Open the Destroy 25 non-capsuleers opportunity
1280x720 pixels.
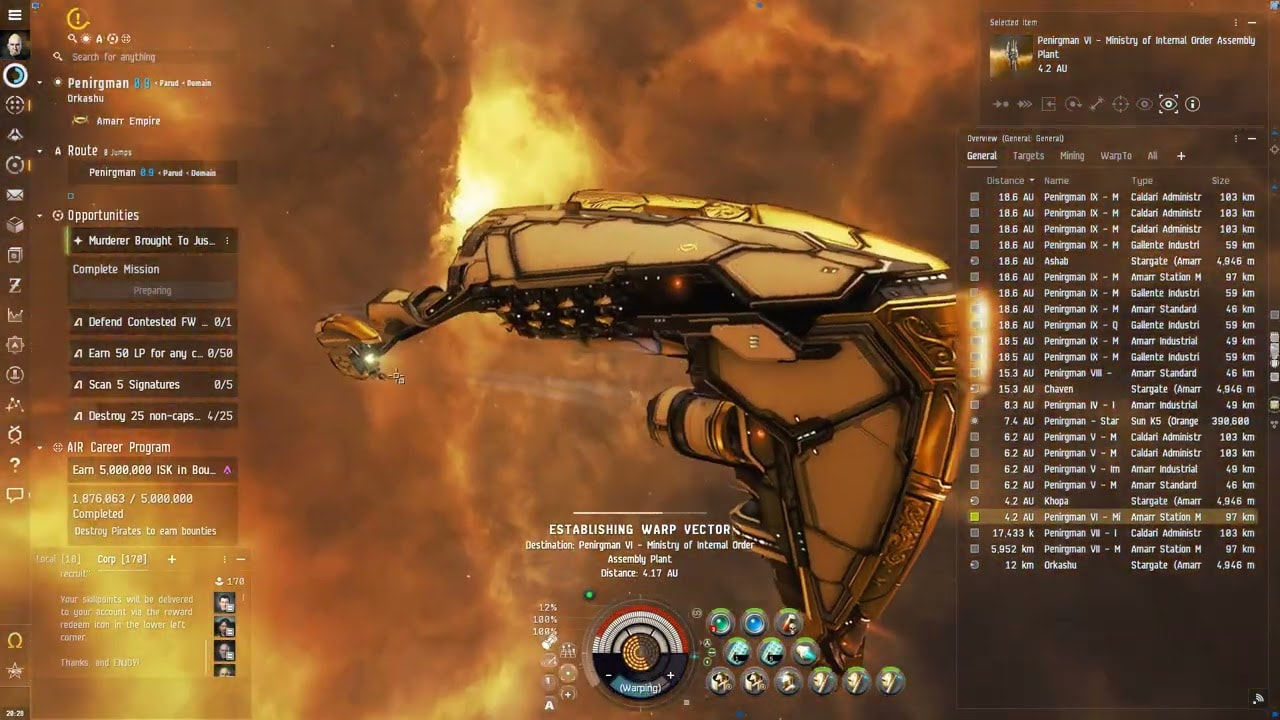152,416
